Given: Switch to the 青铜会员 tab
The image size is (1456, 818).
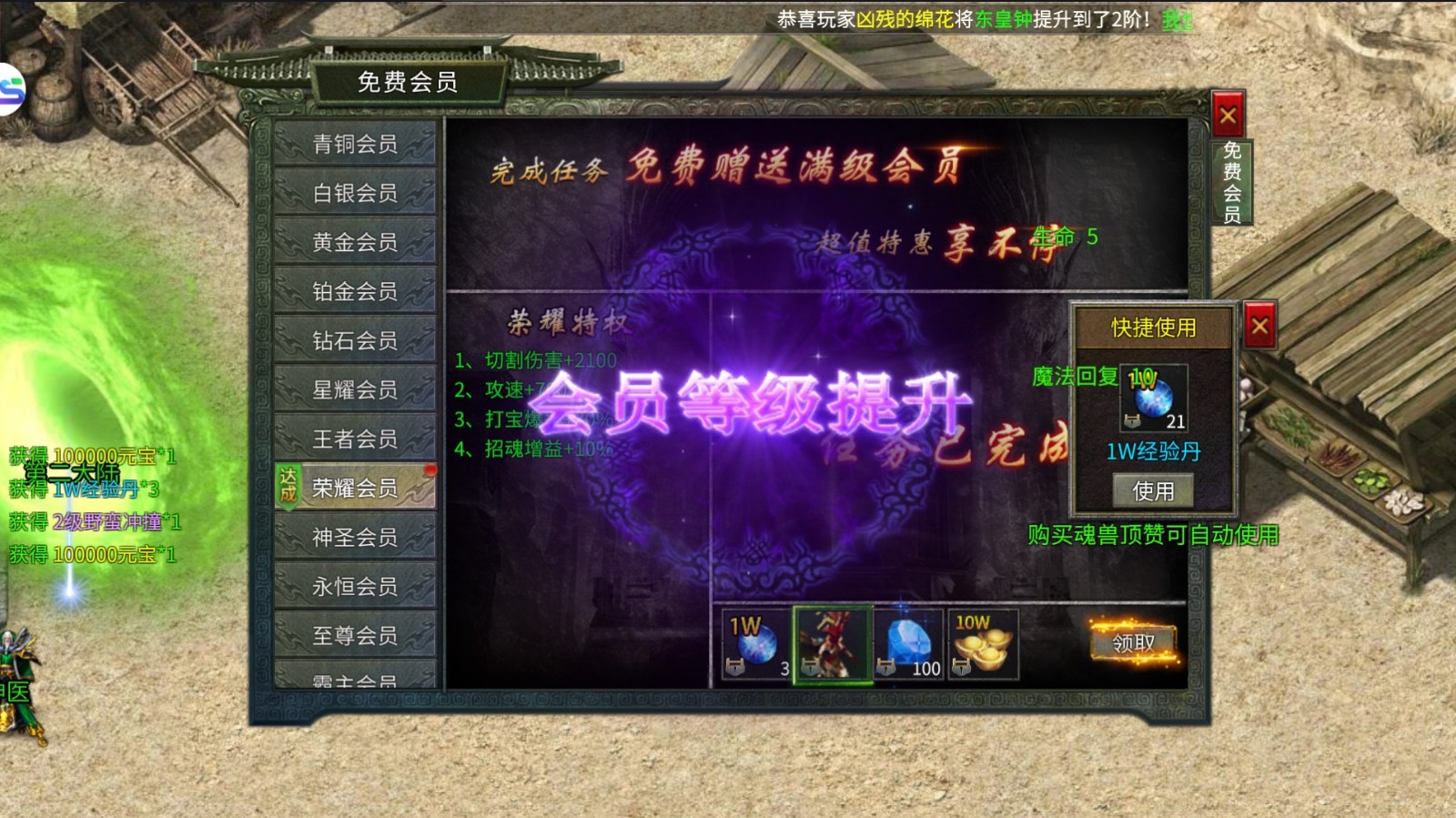Looking at the screenshot, I should [x=354, y=145].
